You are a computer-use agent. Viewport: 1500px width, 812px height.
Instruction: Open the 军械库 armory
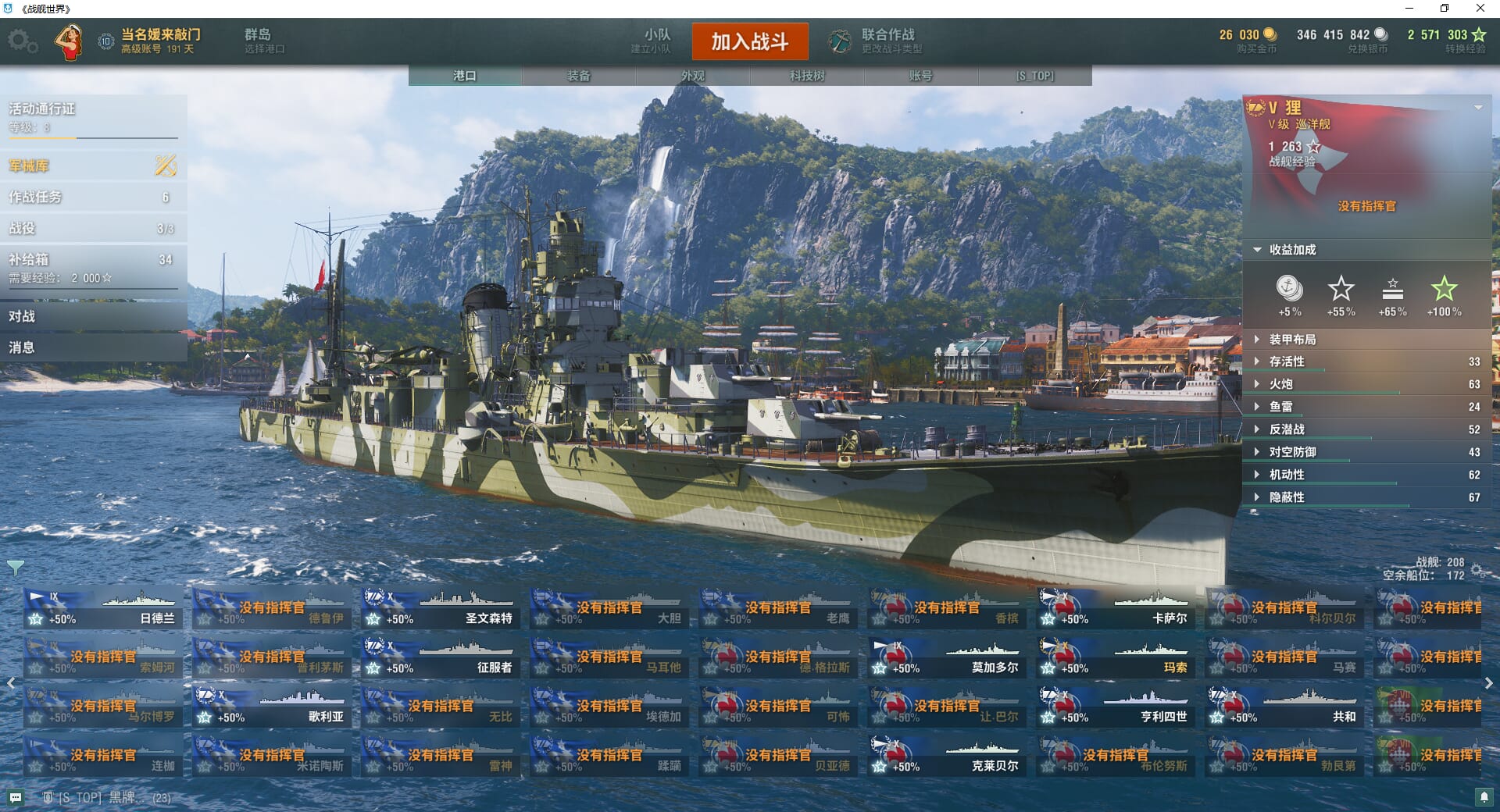(x=93, y=166)
